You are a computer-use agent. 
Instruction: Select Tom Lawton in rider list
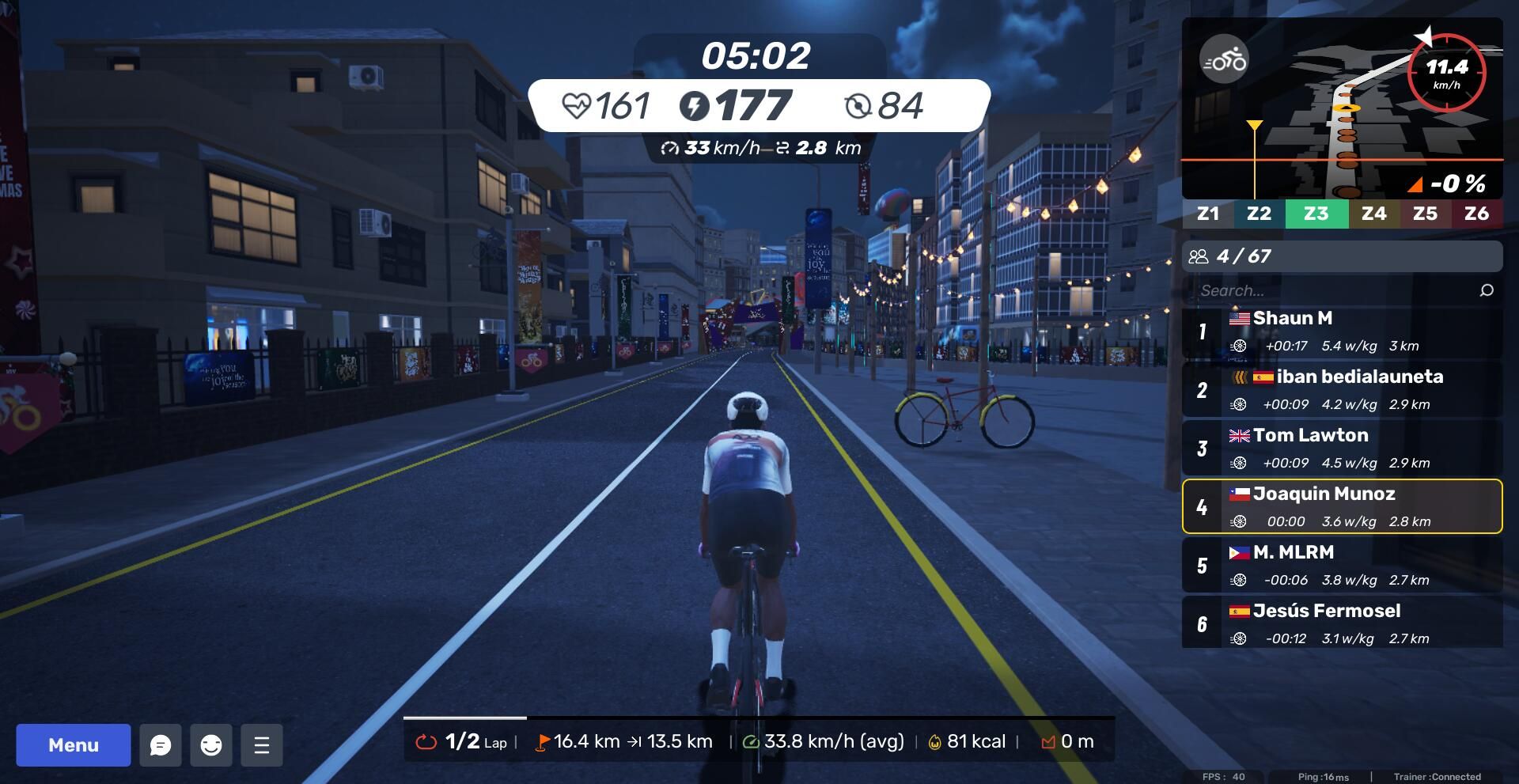point(1342,449)
